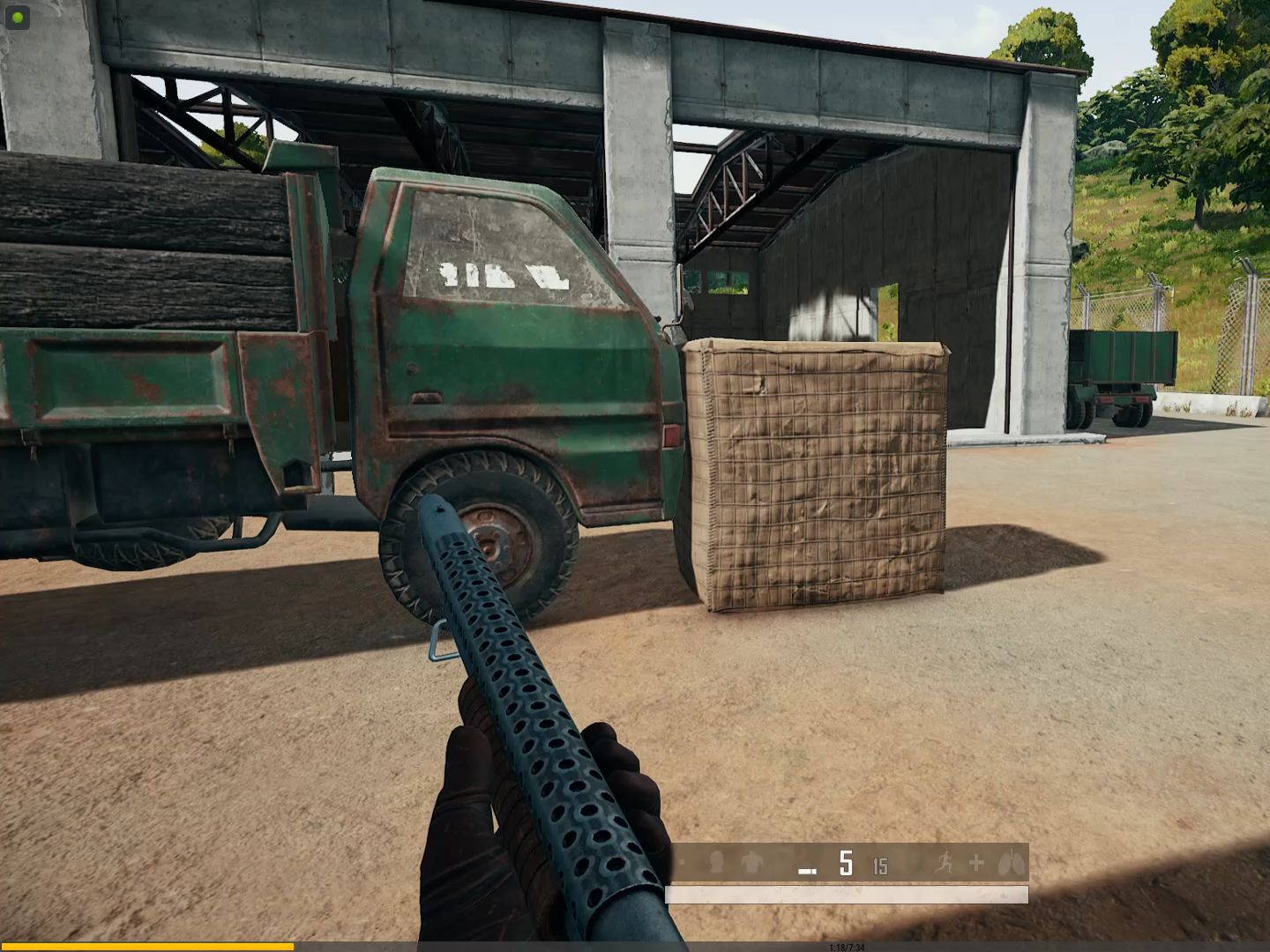
Task: Click the green overlay indicator at top left
Action: 16,15
